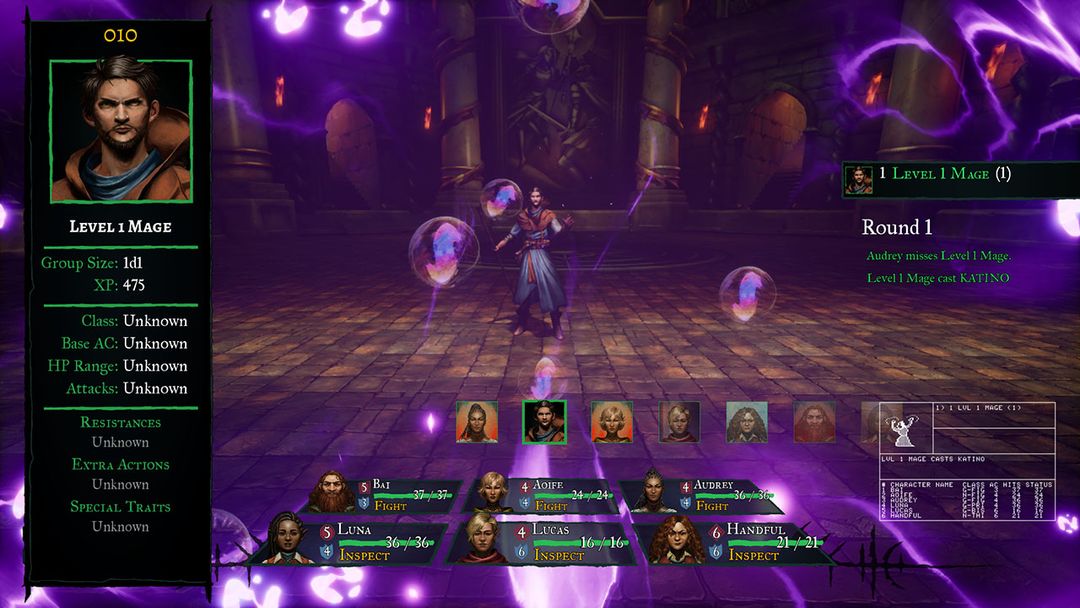Click the classic wireframe view overlay
Image resolution: width=1080 pixels, height=608 pixels.
pos(967,460)
